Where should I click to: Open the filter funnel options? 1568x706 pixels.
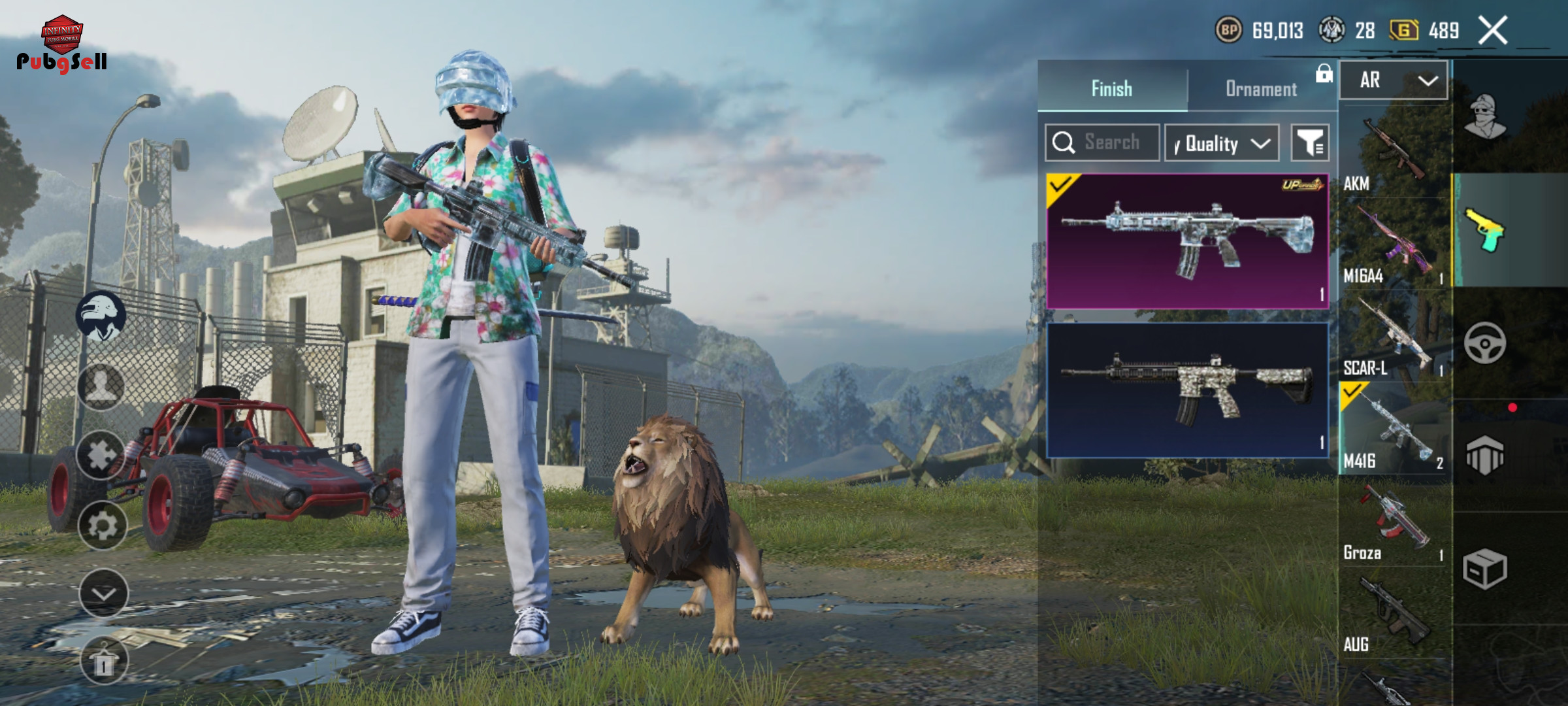pyautogui.click(x=1310, y=143)
